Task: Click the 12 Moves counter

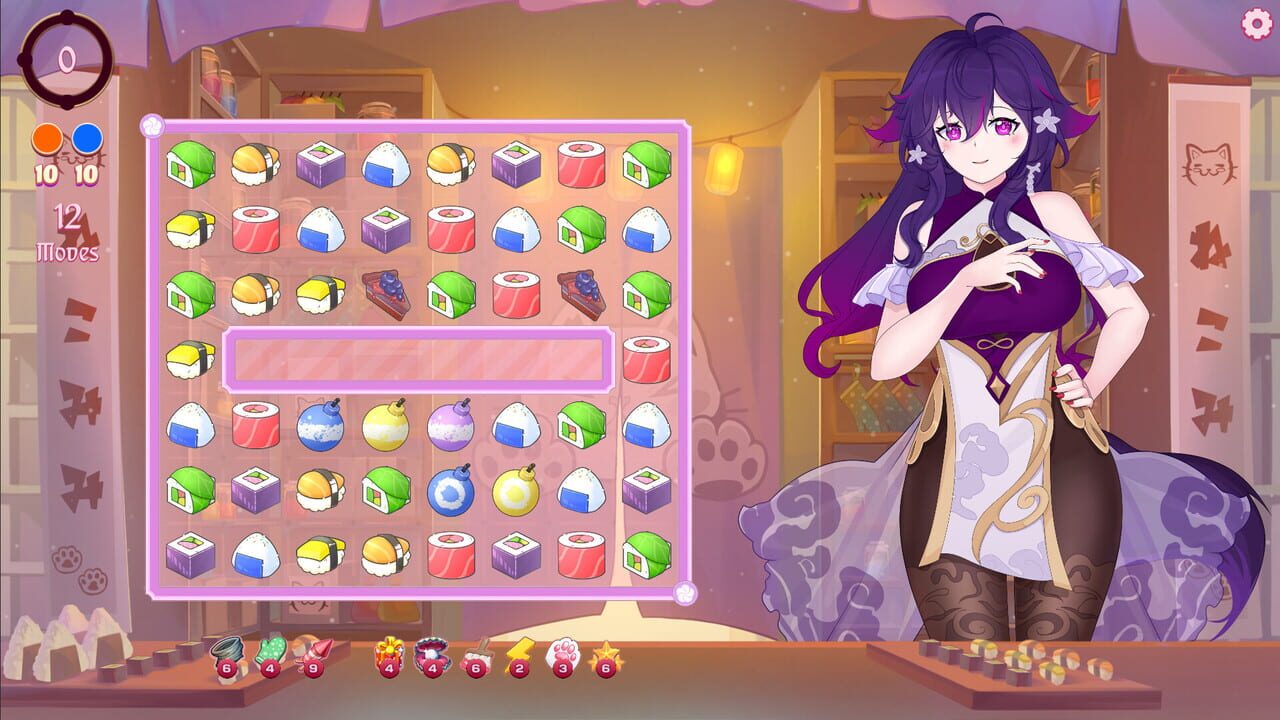Action: pyautogui.click(x=66, y=232)
